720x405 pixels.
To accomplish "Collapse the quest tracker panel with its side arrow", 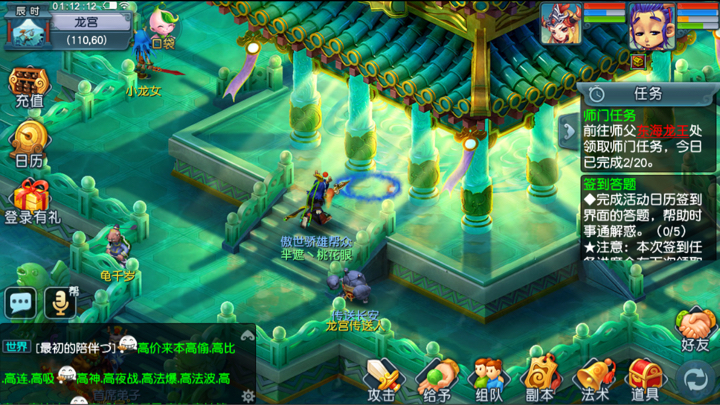I will [x=569, y=130].
